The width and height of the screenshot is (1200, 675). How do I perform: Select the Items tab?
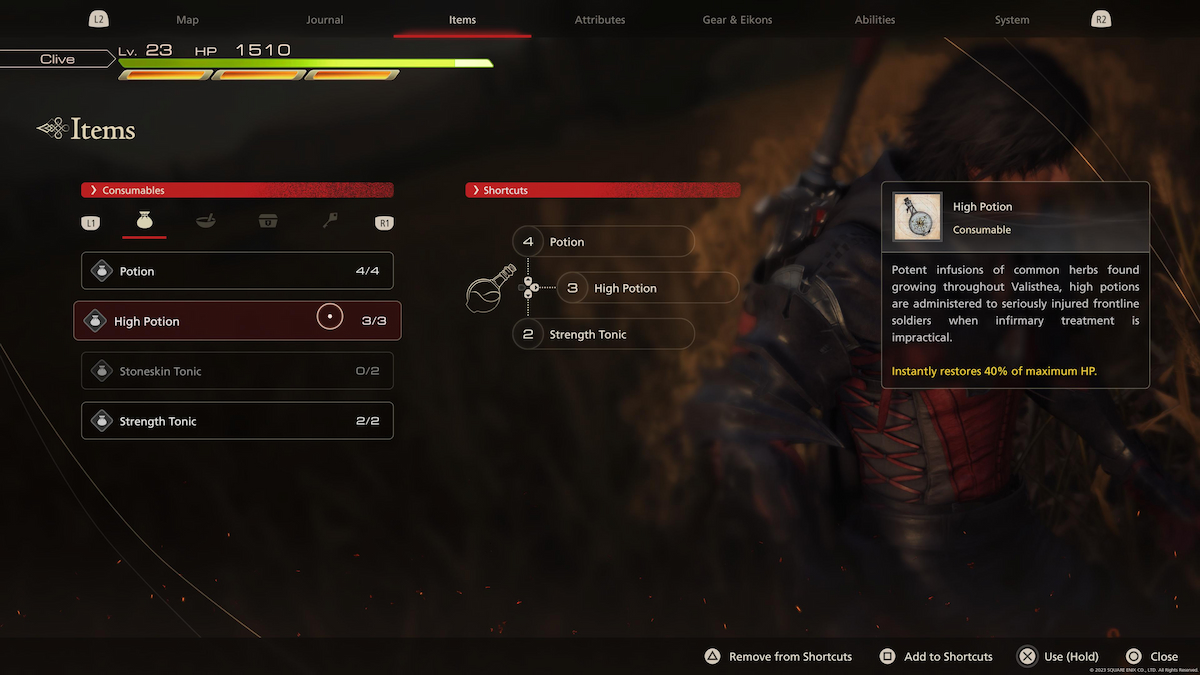pos(462,20)
